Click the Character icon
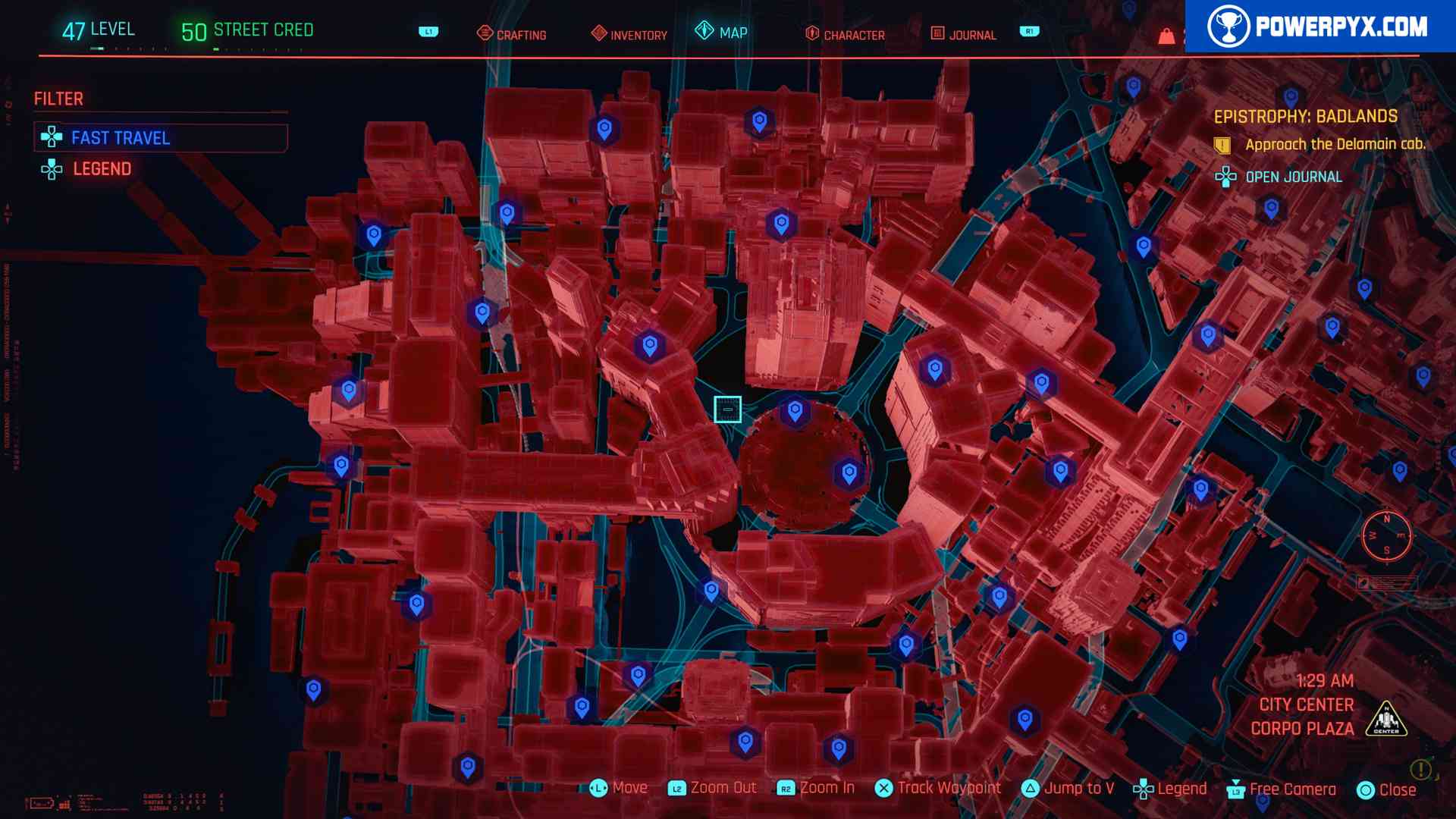 (x=811, y=33)
